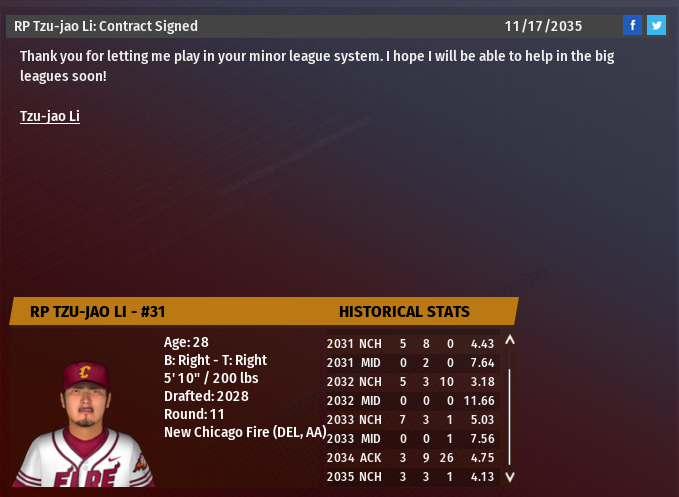Viewport: 679px width, 497px height.
Task: Open the Tzu-jao Li signature link
Action: click(50, 116)
